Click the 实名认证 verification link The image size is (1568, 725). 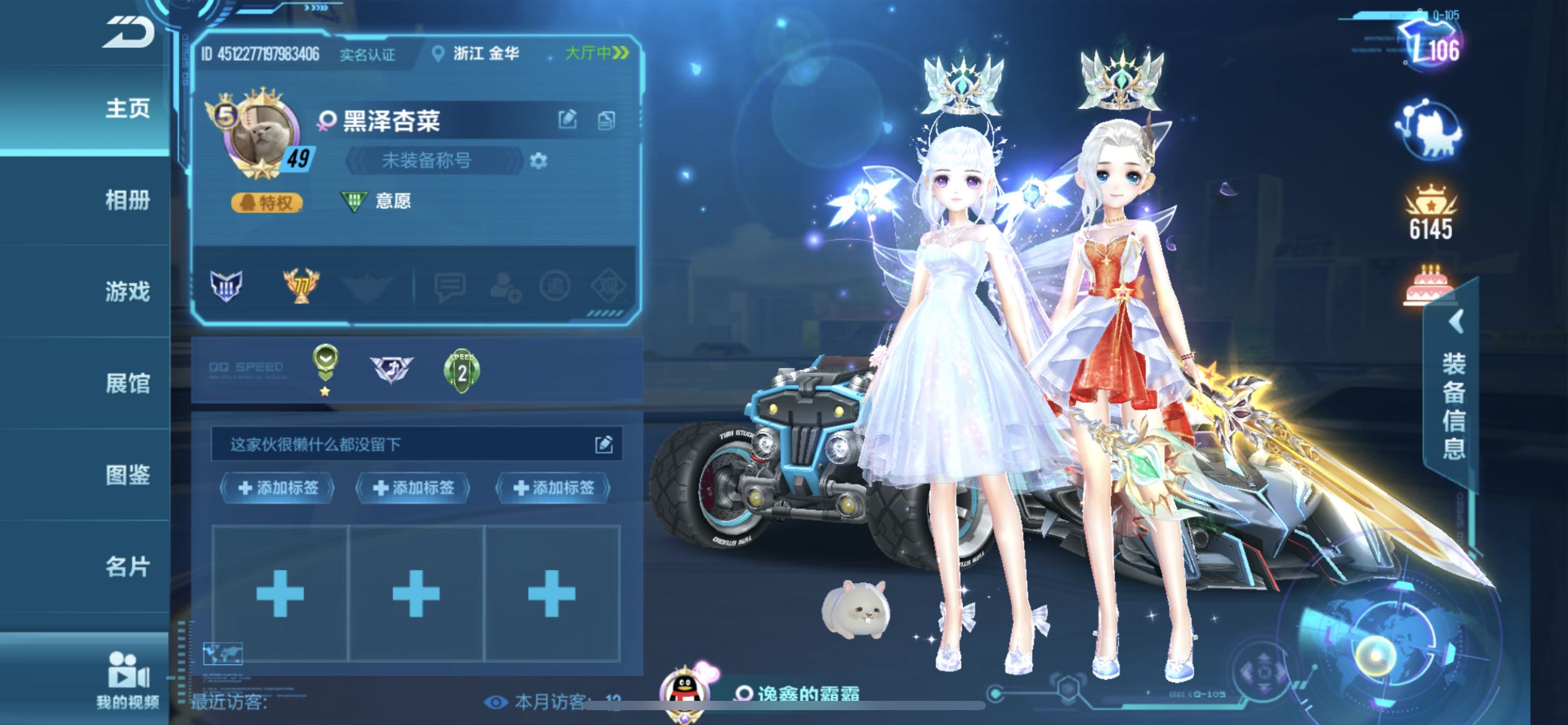367,54
